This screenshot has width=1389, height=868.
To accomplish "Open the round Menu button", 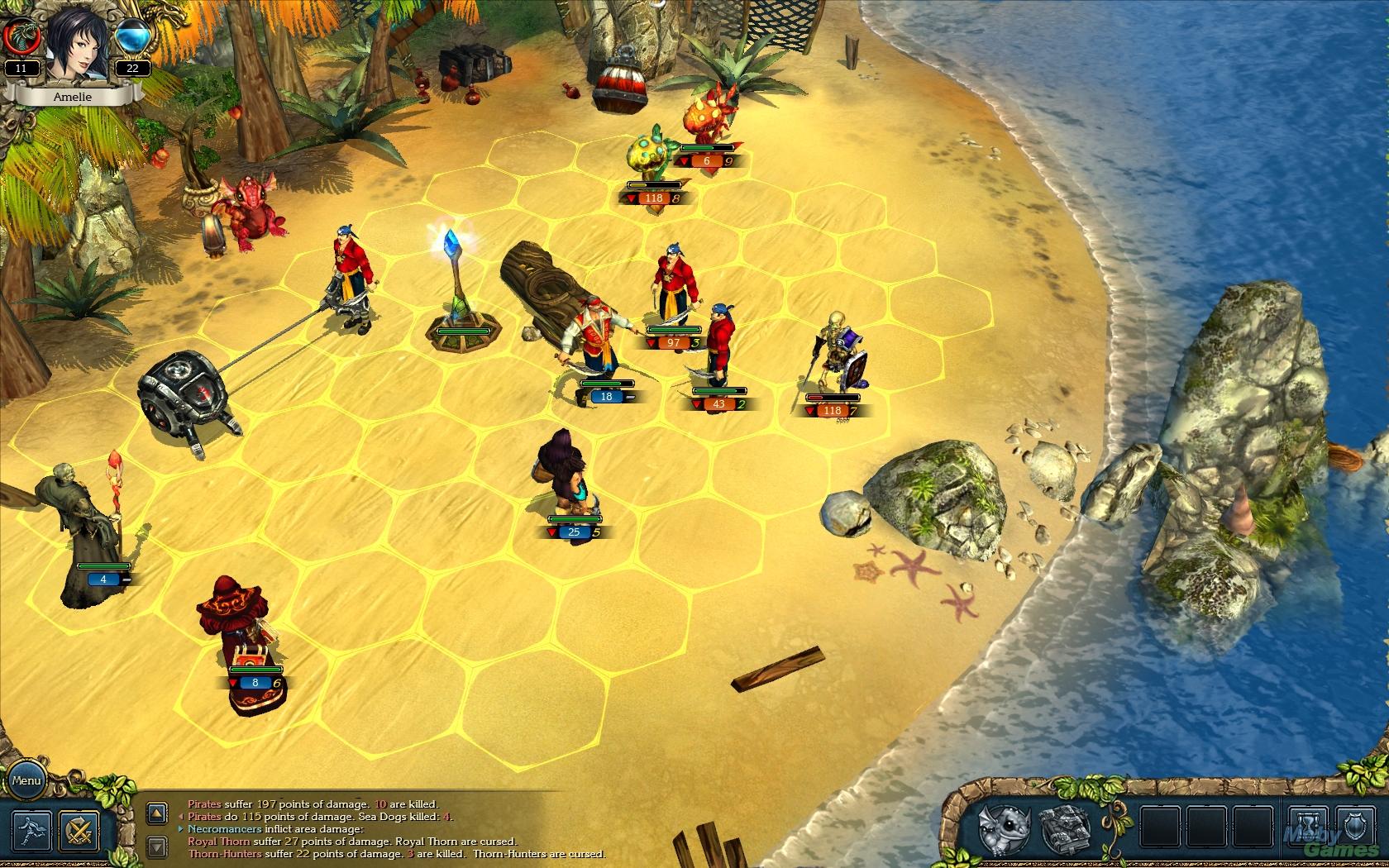I will click(x=26, y=780).
